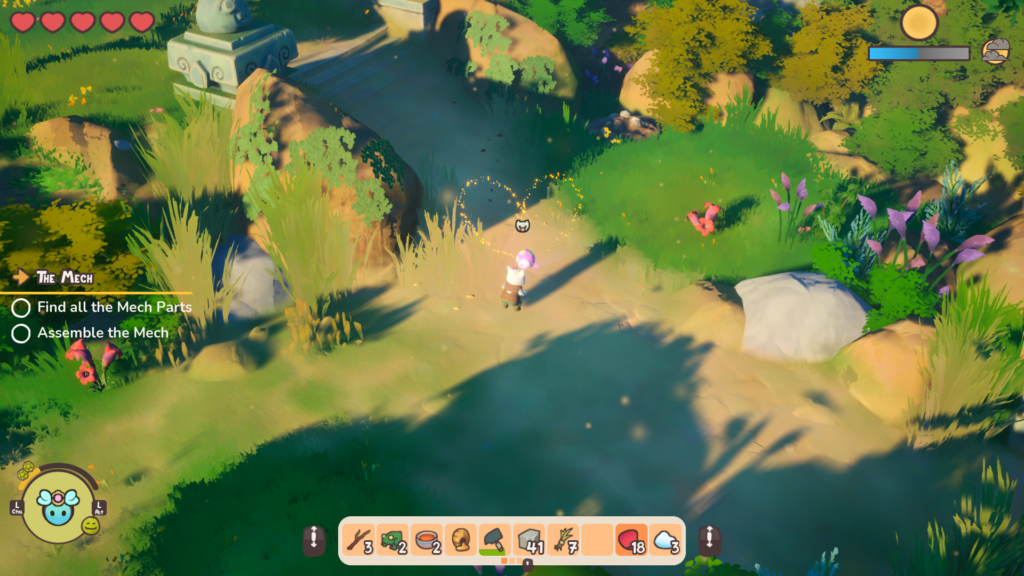
Task: Select the stone block stack of 41
Action: 529,541
